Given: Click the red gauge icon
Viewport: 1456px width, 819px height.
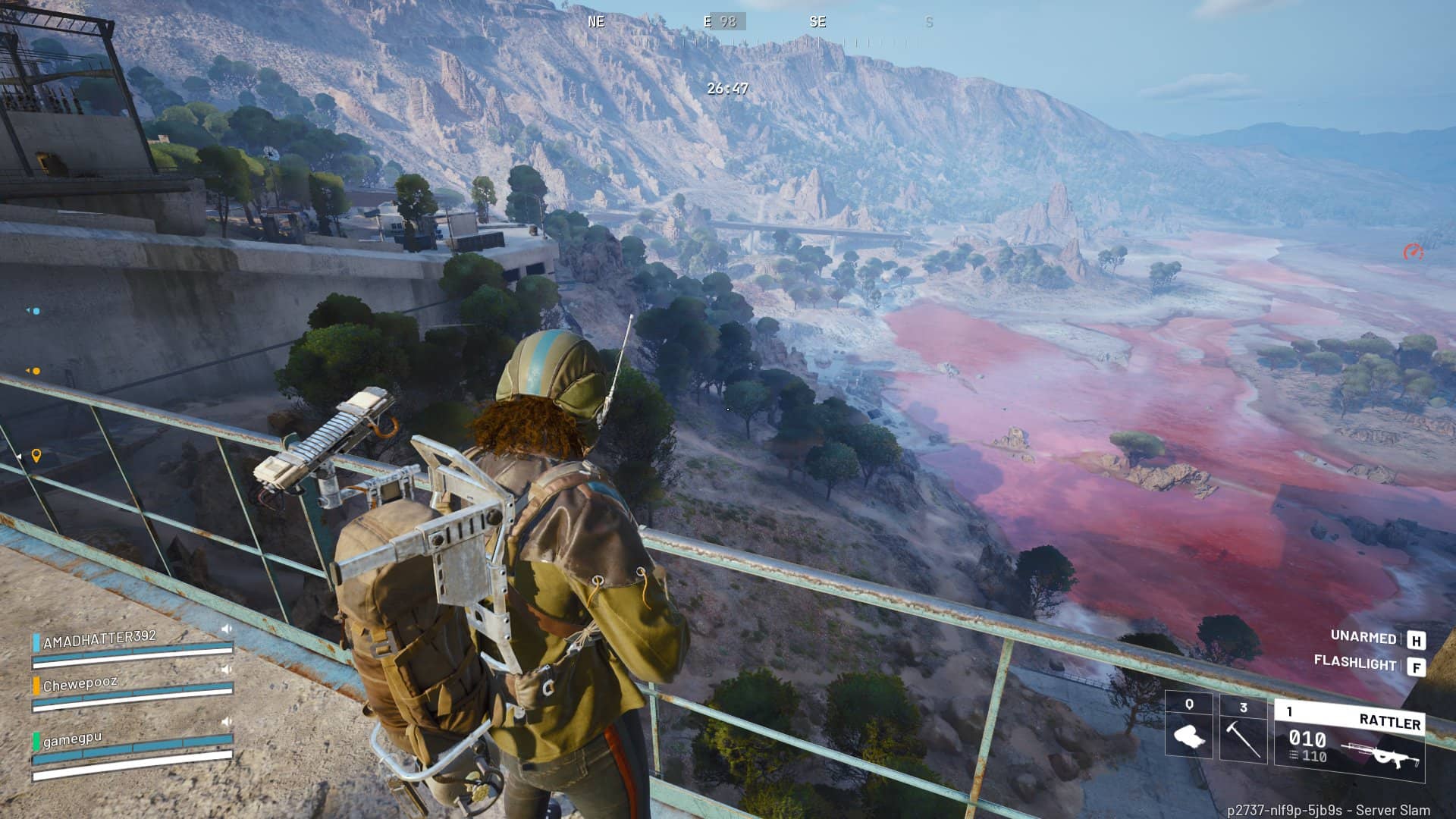Looking at the screenshot, I should tap(1413, 252).
